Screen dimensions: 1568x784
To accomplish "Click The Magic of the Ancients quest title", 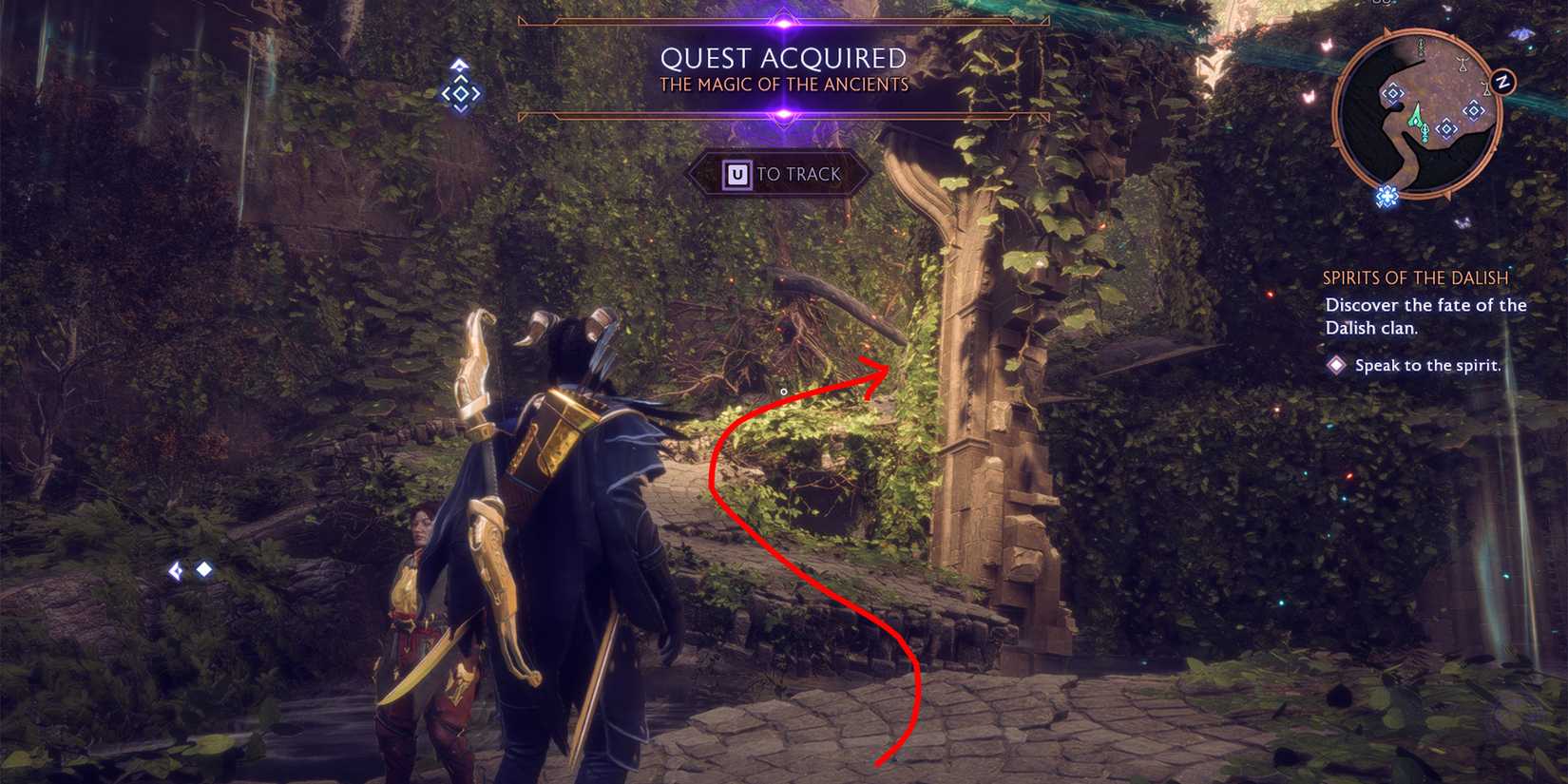I will coord(785,84).
